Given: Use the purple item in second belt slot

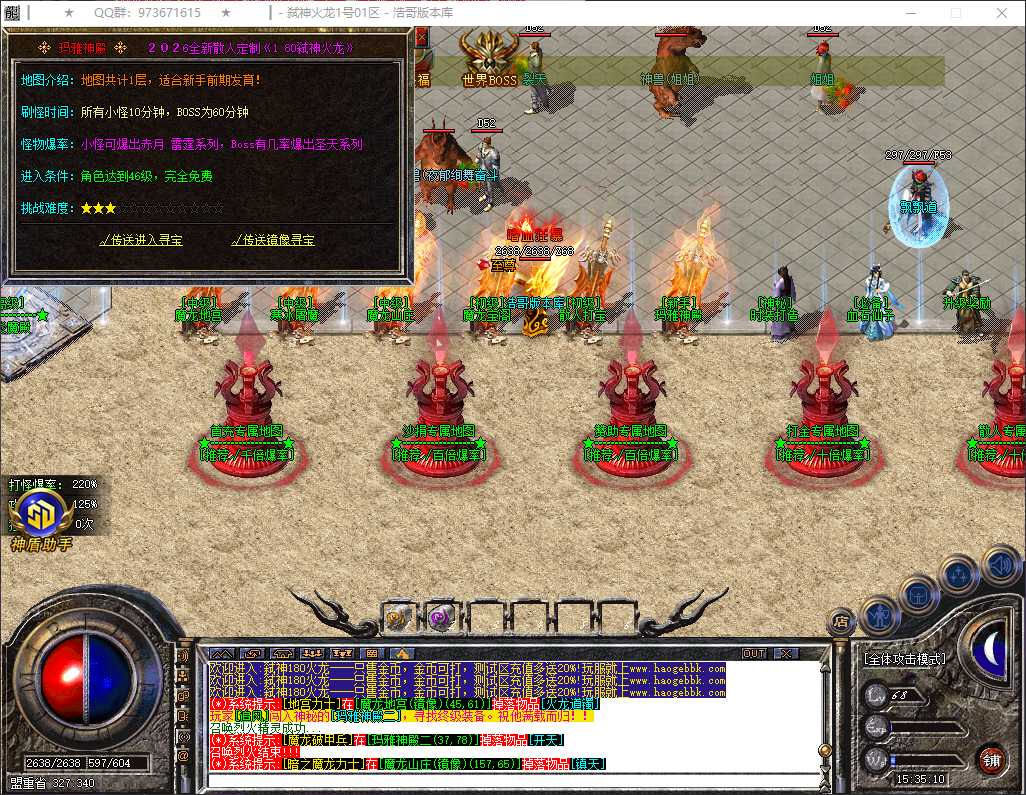Looking at the screenshot, I should [x=441, y=617].
